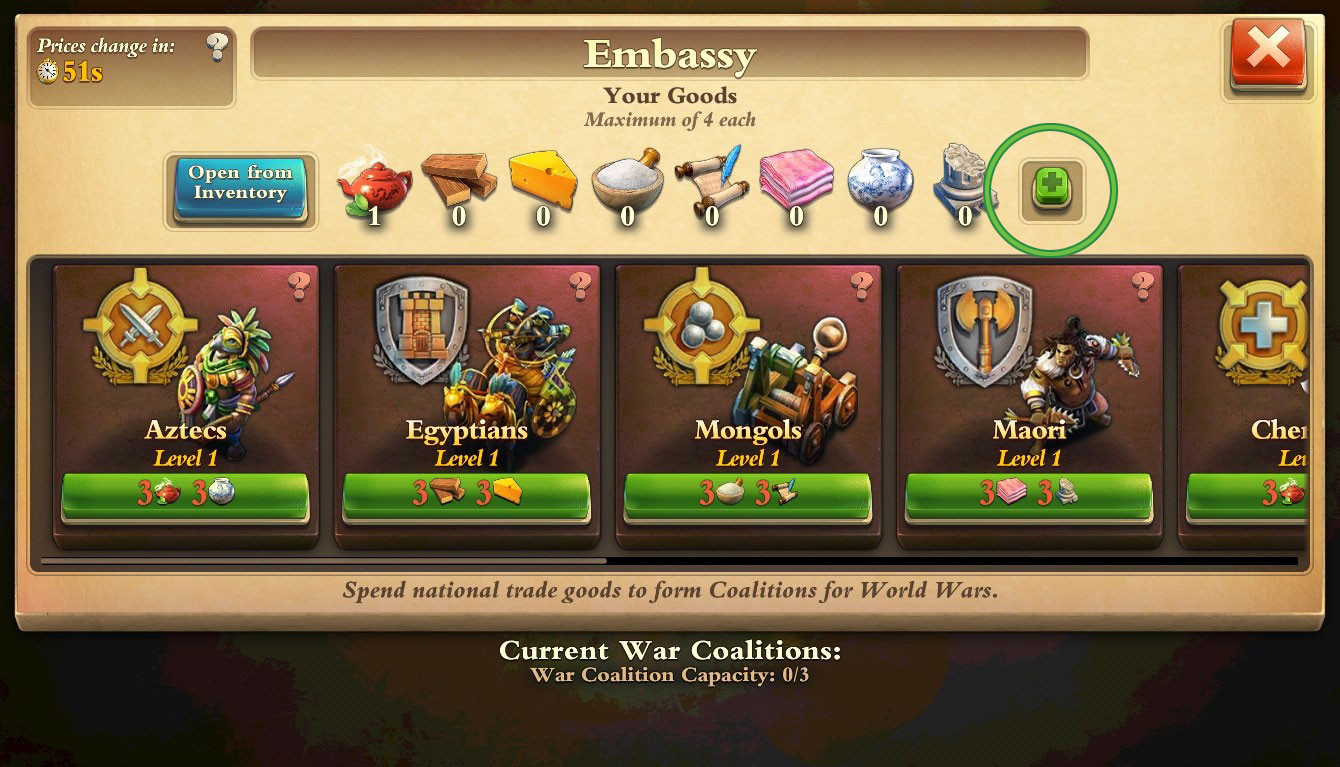This screenshot has width=1340, height=767.
Task: Show Mongols card info question mark
Action: [x=861, y=287]
